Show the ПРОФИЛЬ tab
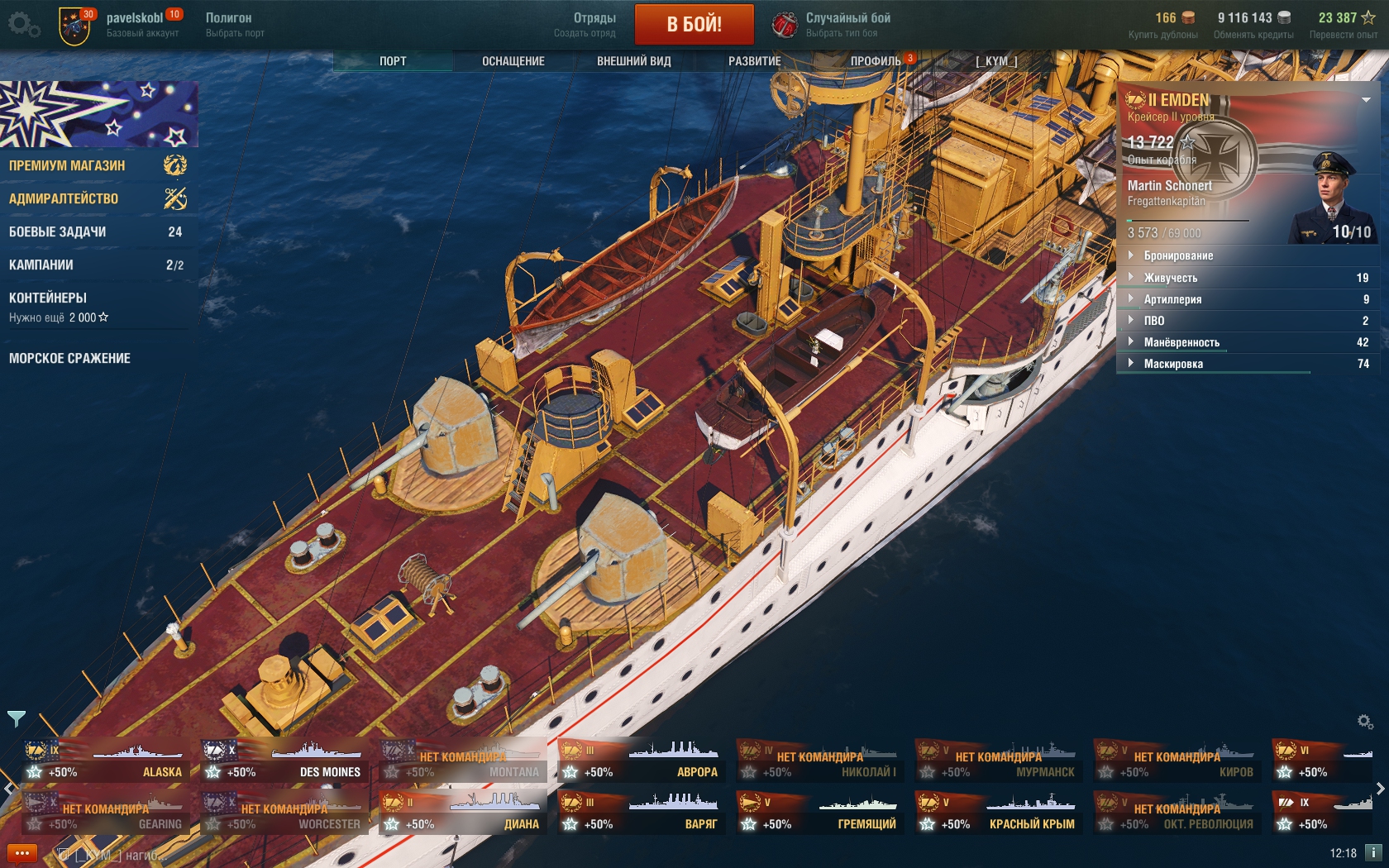The image size is (1389, 868). tap(876, 61)
